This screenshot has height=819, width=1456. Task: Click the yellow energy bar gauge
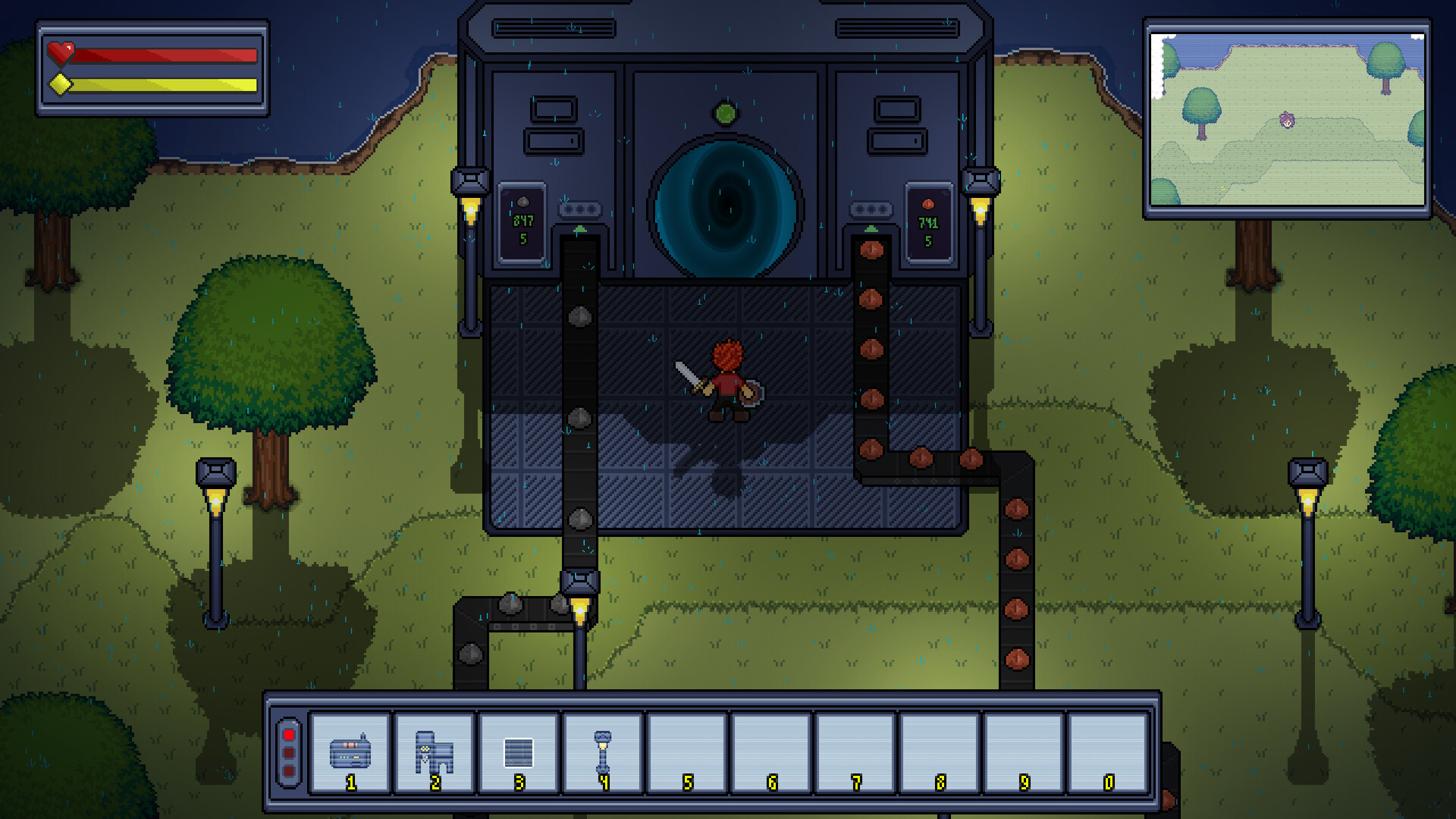pyautogui.click(x=163, y=85)
